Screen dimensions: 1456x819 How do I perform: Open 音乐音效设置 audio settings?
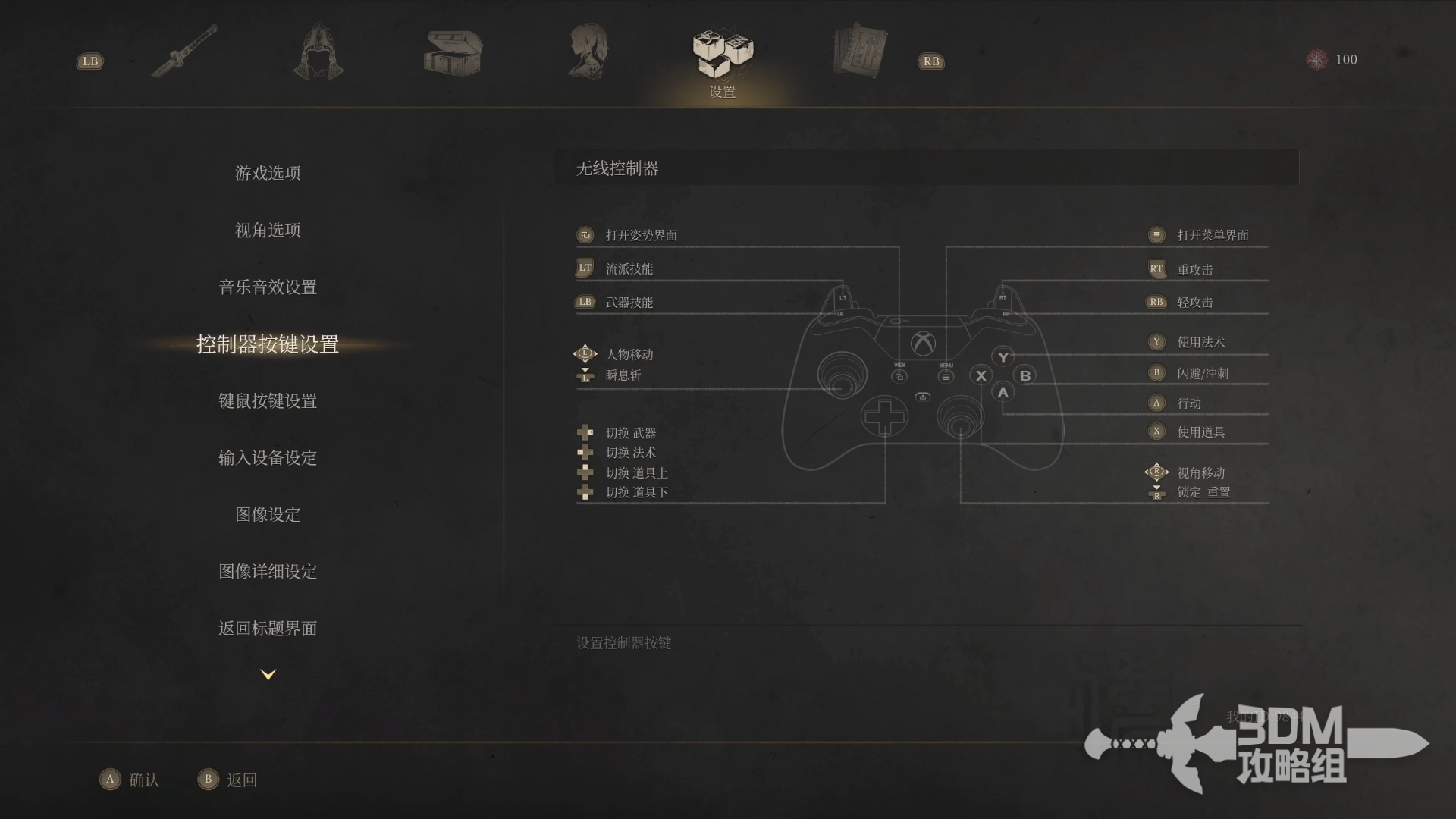268,287
